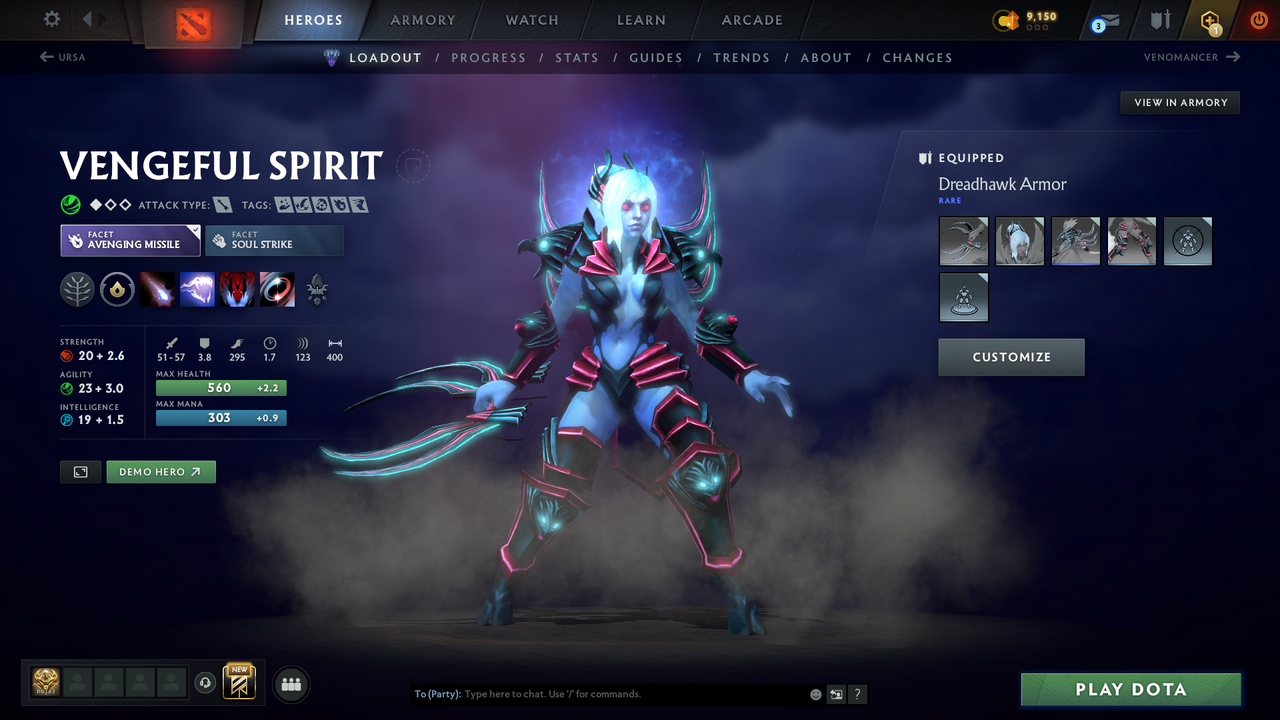Click the Play Dota button
Image resolution: width=1280 pixels, height=720 pixels.
tap(1130, 689)
